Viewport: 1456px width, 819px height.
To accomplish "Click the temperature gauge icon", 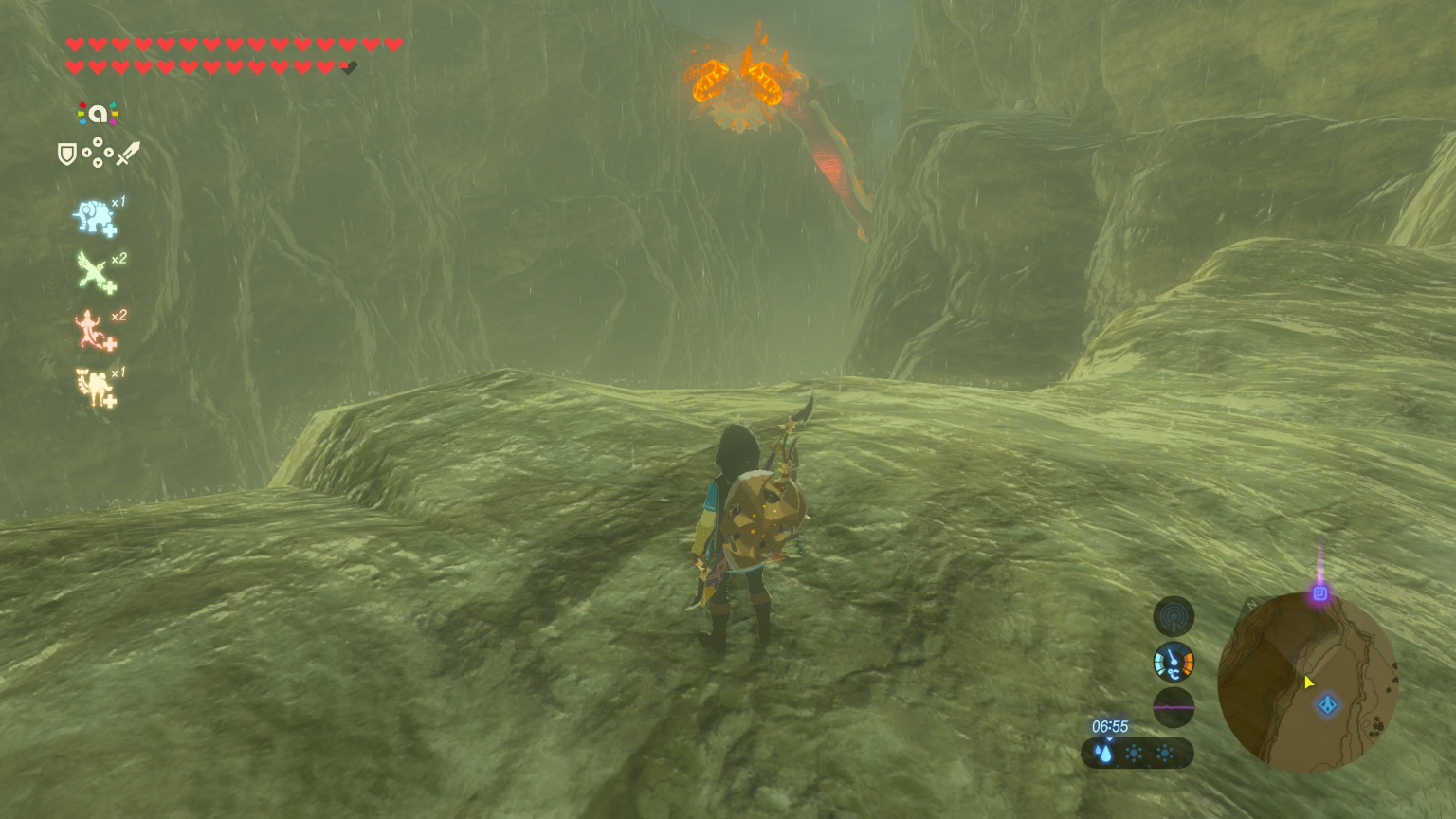I will tap(1174, 662).
